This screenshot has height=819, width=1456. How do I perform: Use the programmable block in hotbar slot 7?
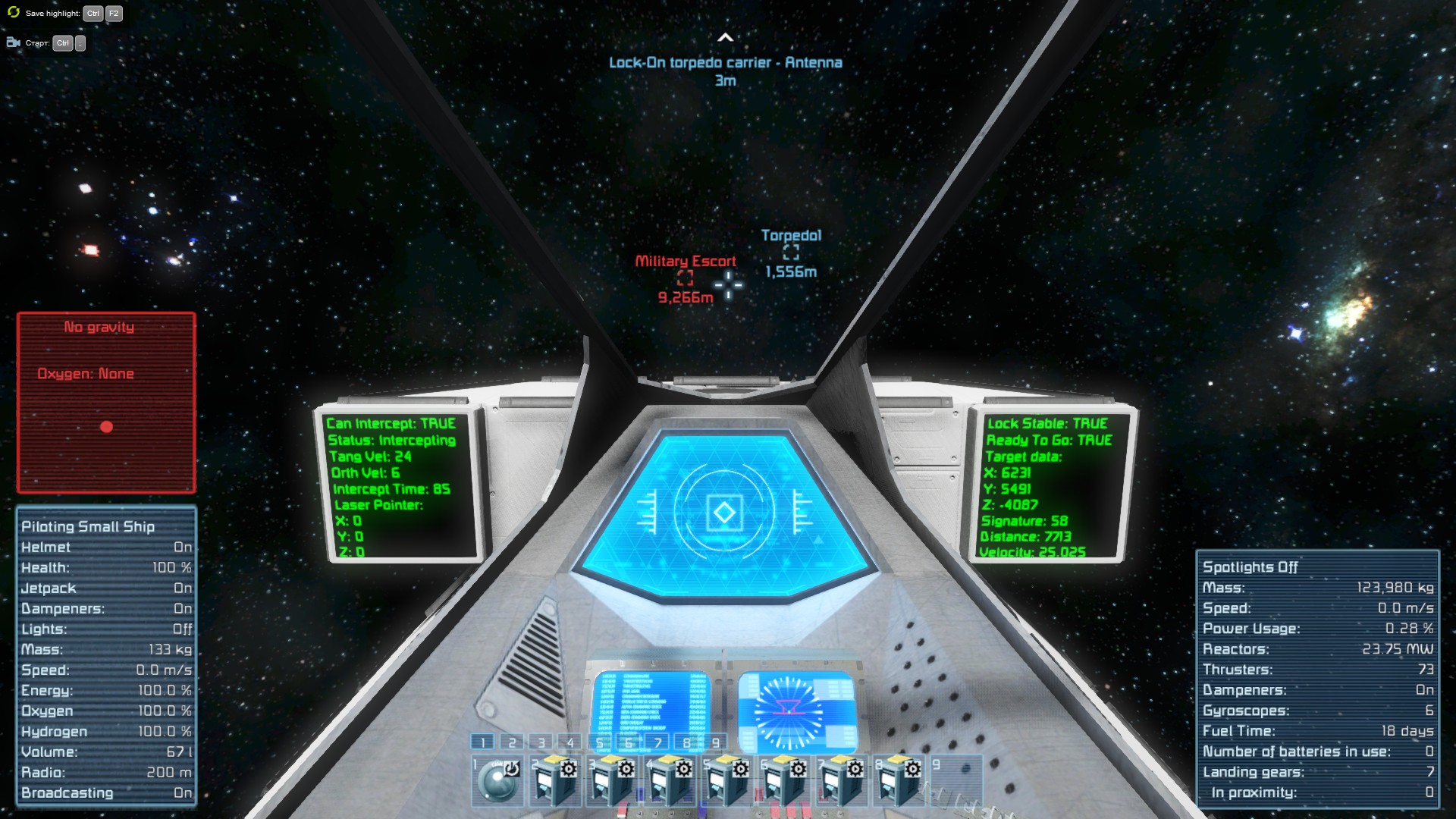click(842, 780)
